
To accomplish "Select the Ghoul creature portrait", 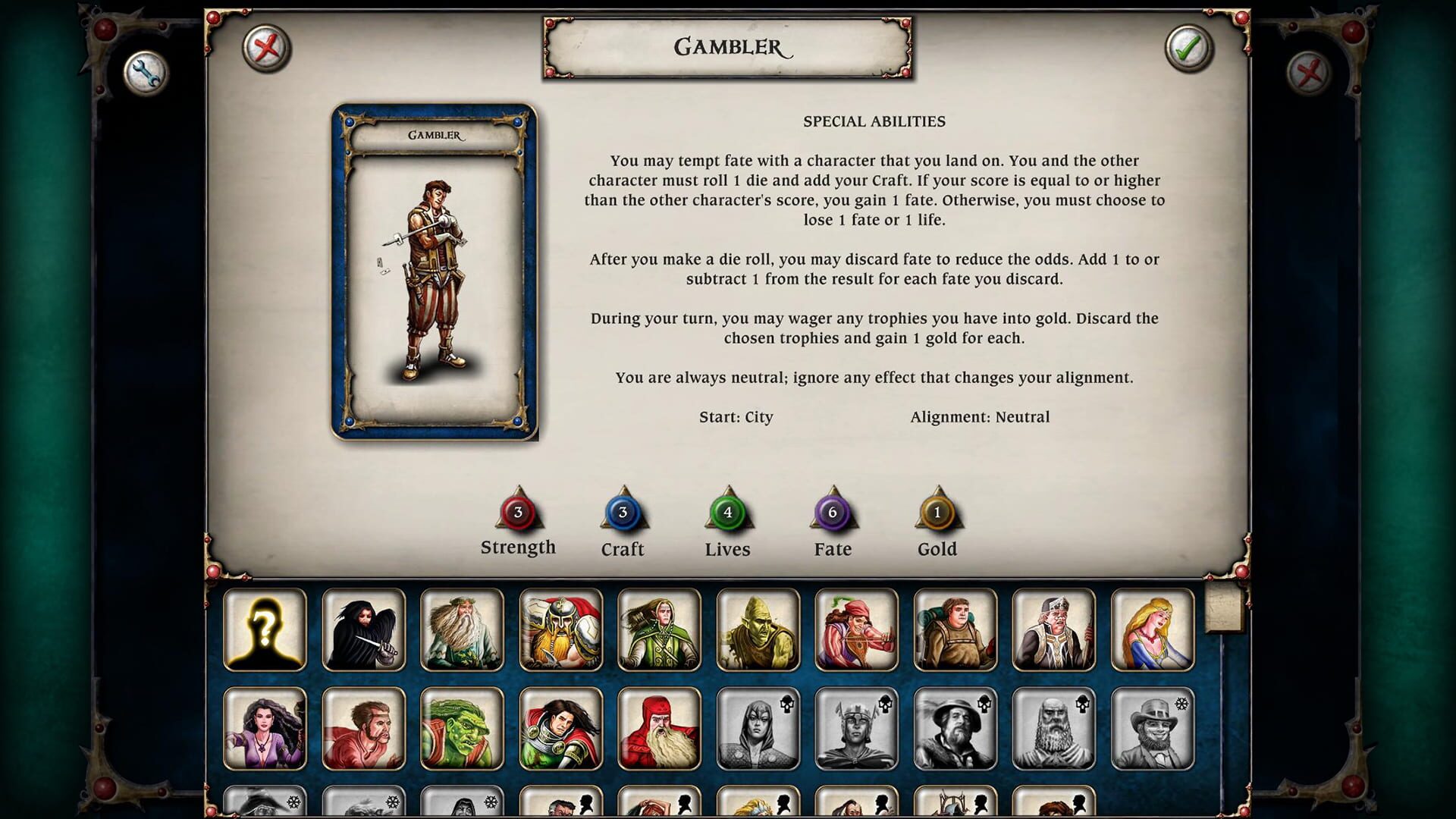I will 757,630.
